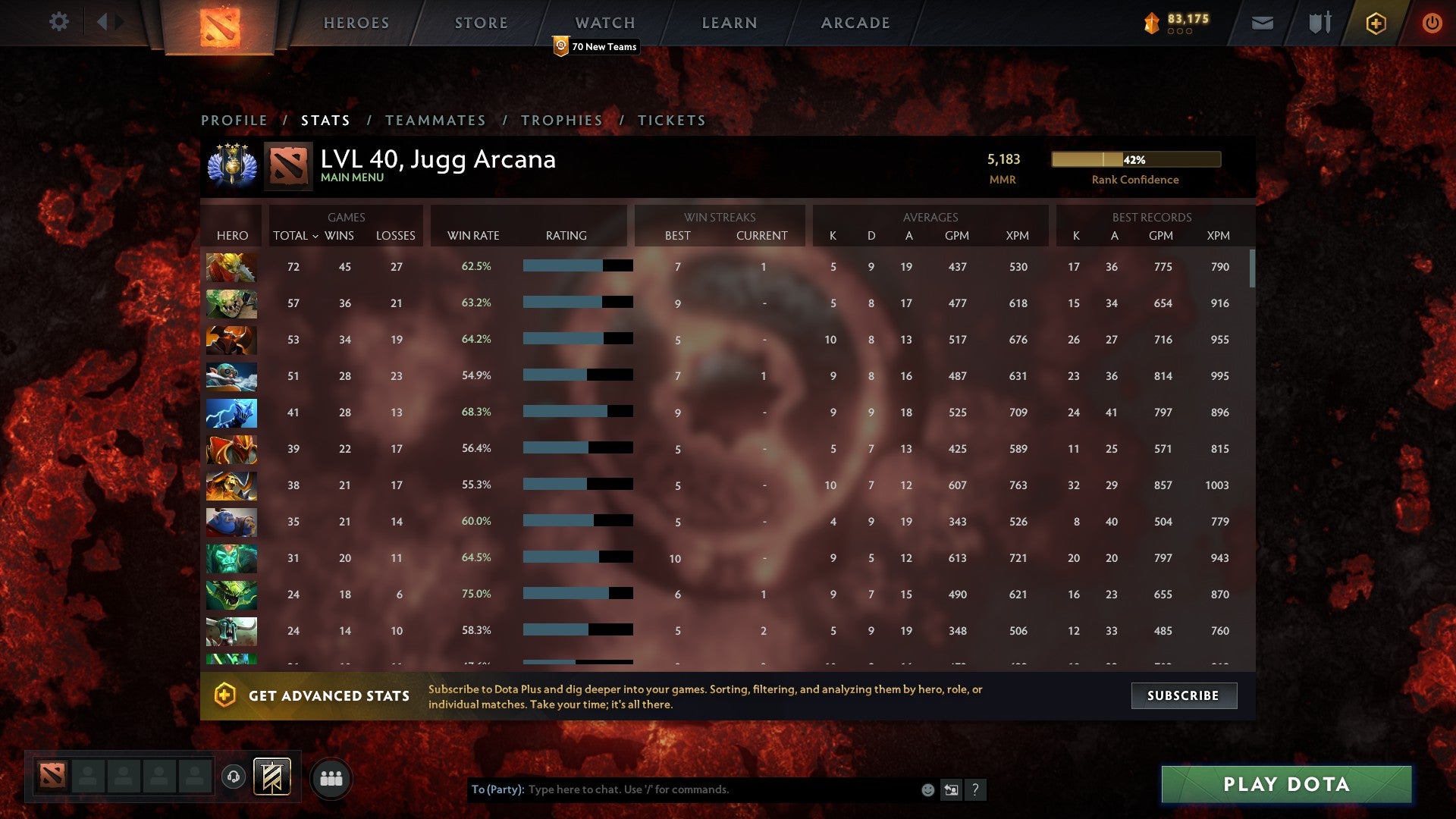Switch to the TROPHIES tab
The image size is (1456, 819).
point(562,120)
